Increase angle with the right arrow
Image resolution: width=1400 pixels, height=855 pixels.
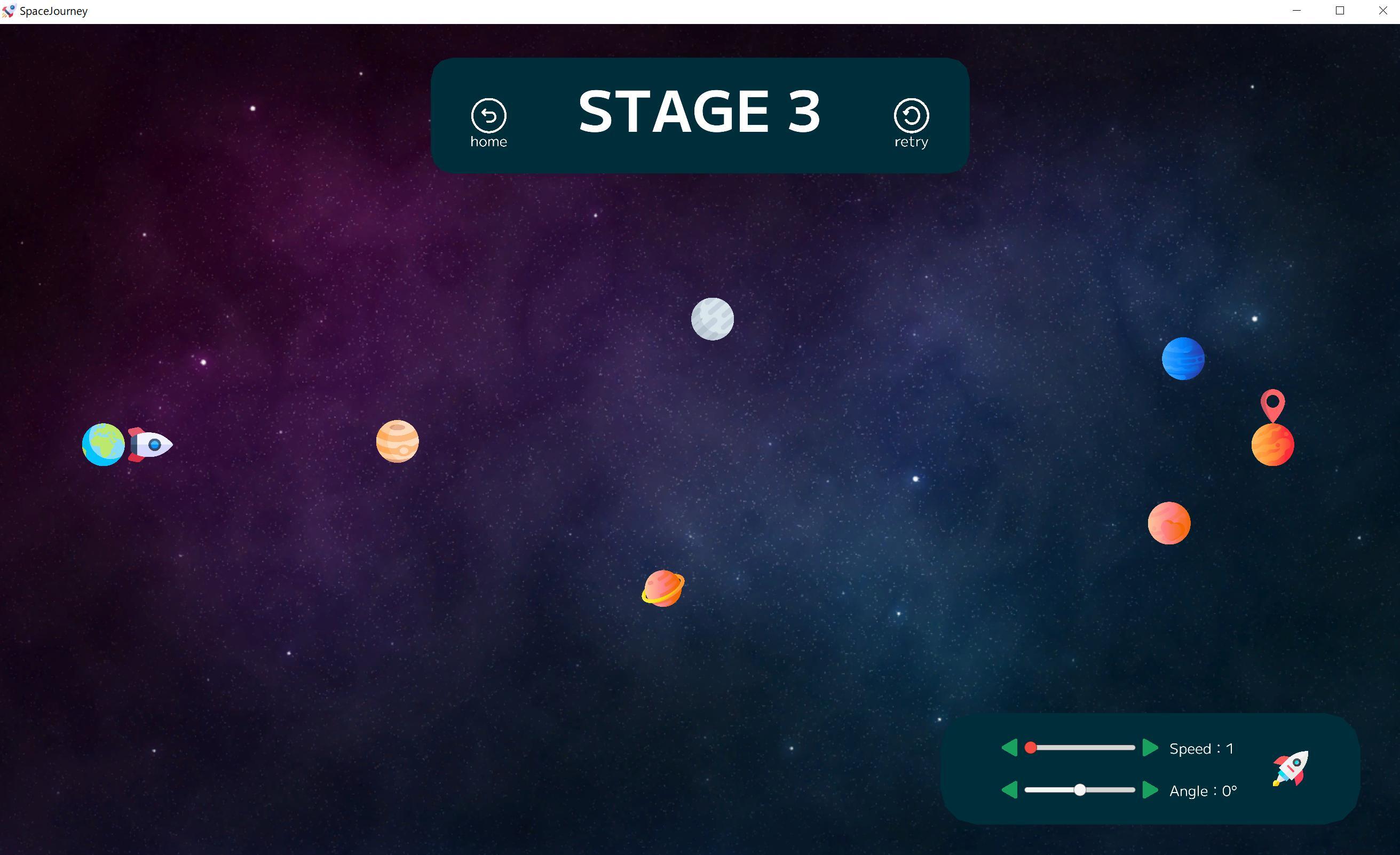[x=1150, y=790]
